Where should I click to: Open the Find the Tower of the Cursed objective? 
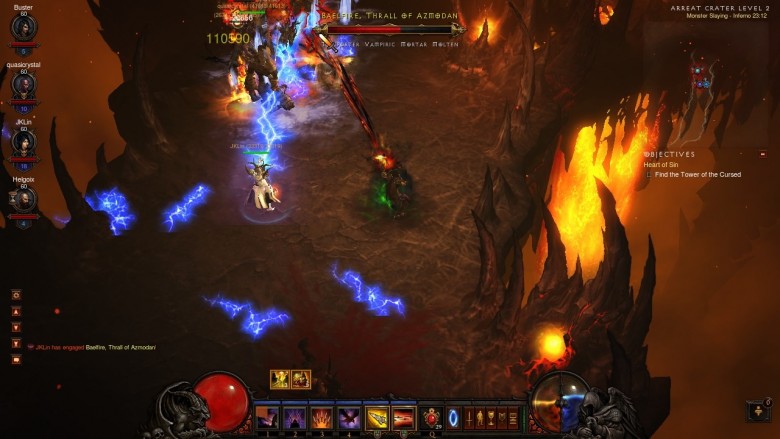tap(698, 175)
